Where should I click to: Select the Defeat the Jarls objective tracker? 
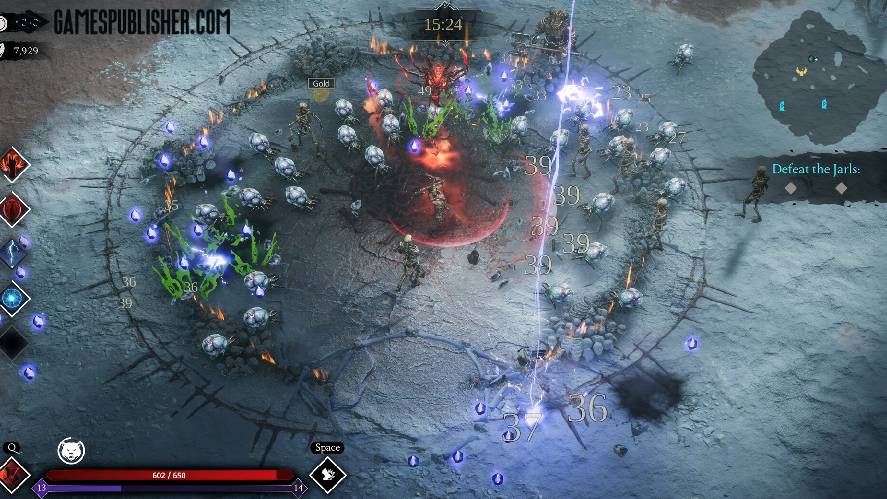coord(815,171)
